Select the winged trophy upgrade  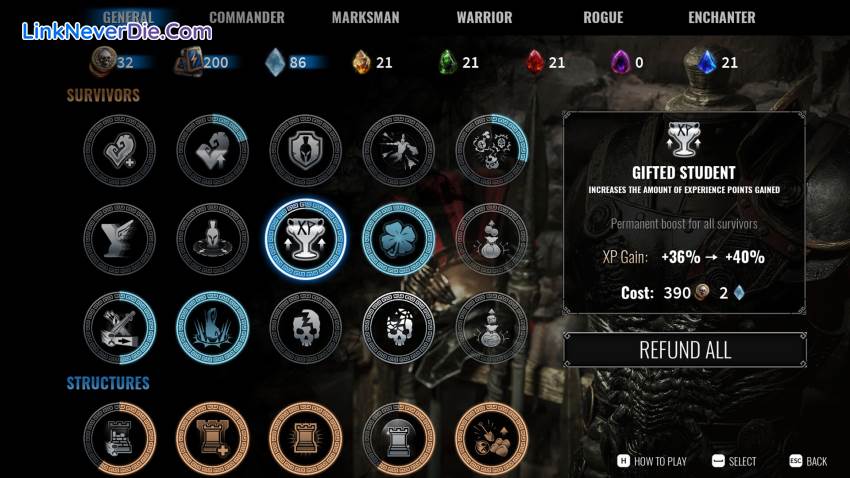pos(120,240)
